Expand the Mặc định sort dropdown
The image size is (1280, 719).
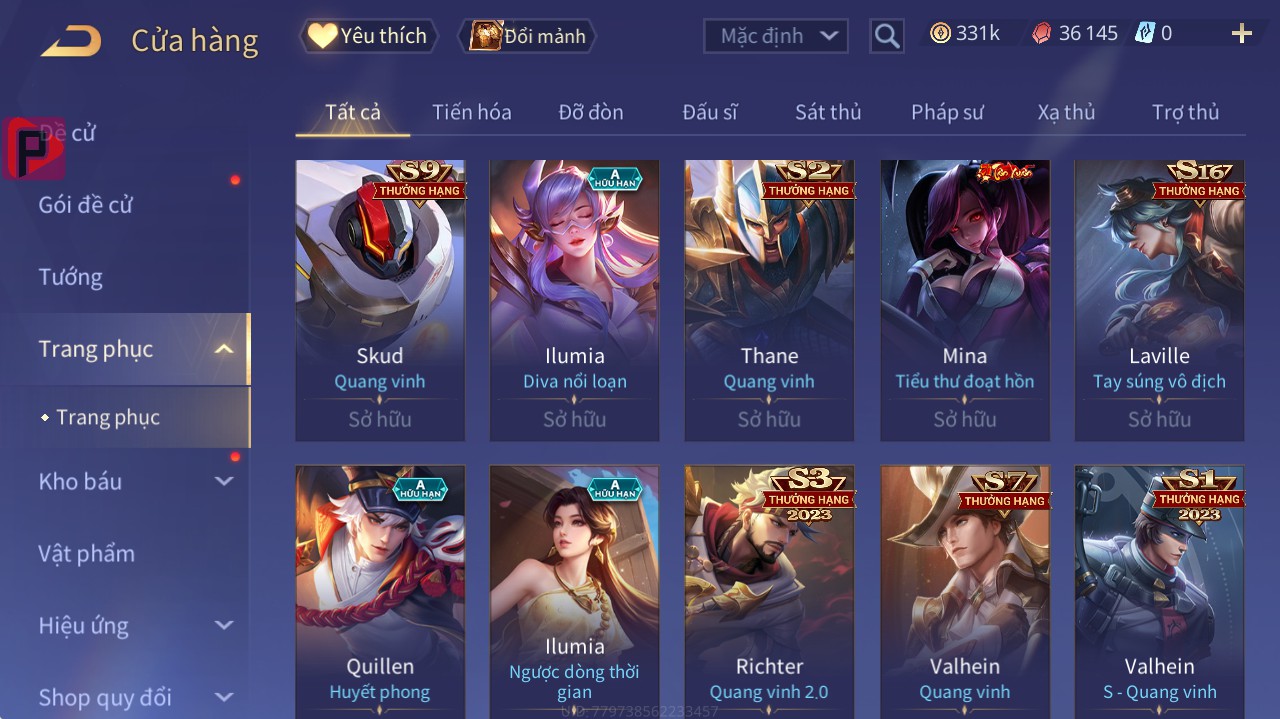[776, 36]
